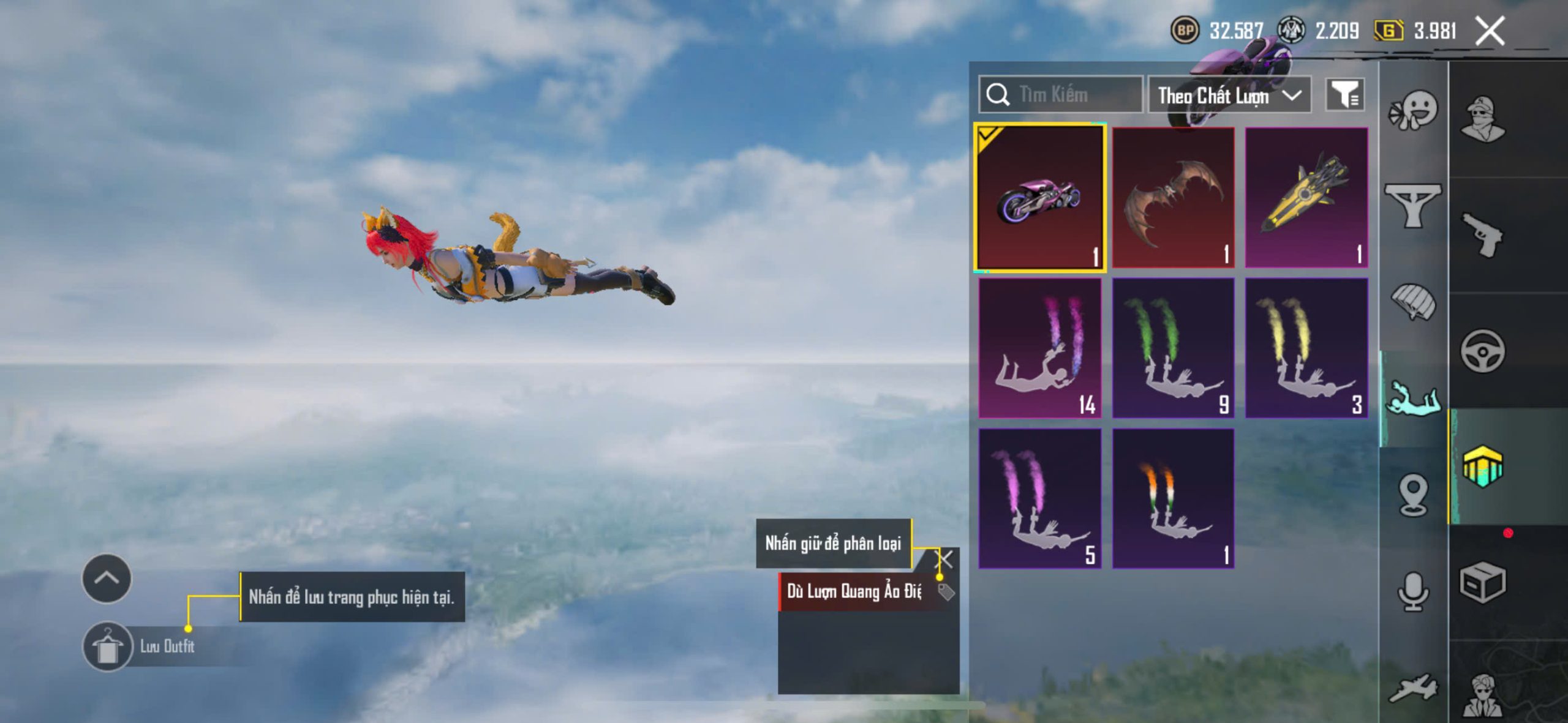This screenshot has height=723, width=1568.
Task: Click the Lưu Outfit save button
Action: point(108,646)
